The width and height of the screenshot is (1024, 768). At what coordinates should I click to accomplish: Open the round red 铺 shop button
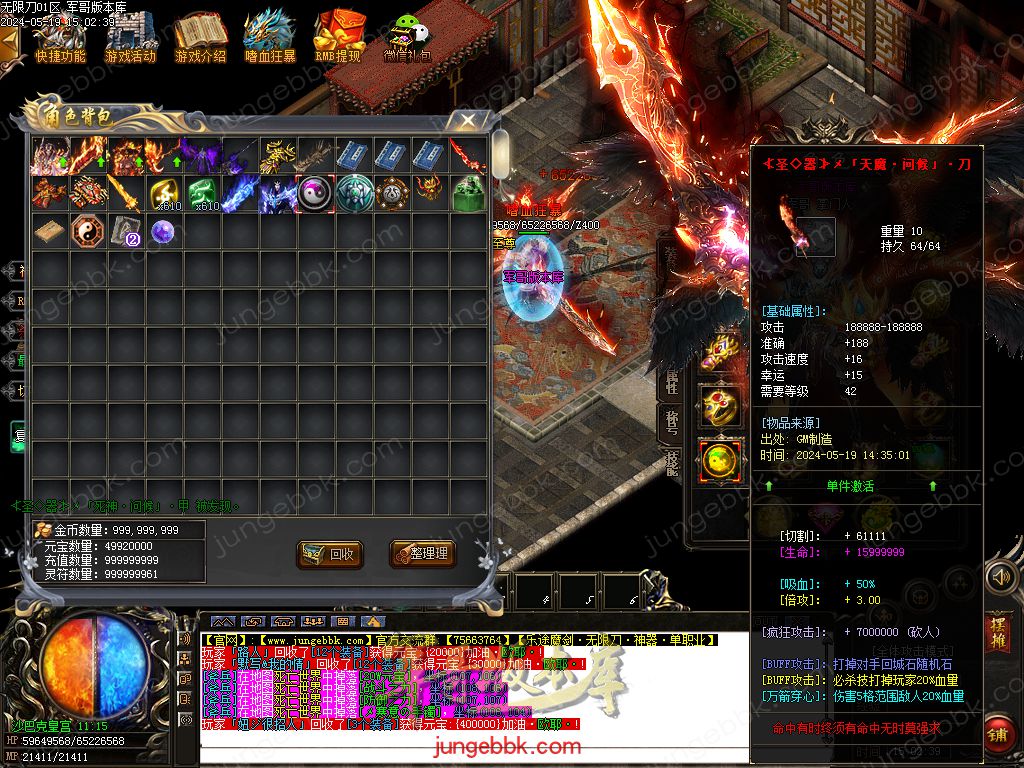[998, 734]
